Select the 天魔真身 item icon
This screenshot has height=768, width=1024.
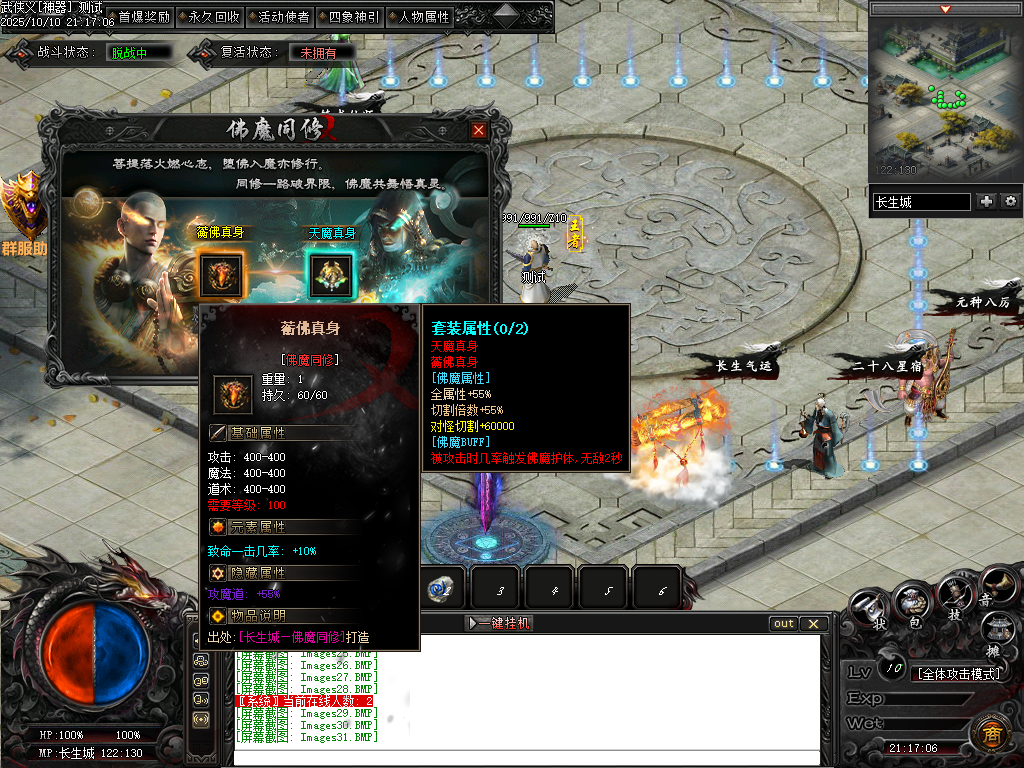tap(329, 275)
